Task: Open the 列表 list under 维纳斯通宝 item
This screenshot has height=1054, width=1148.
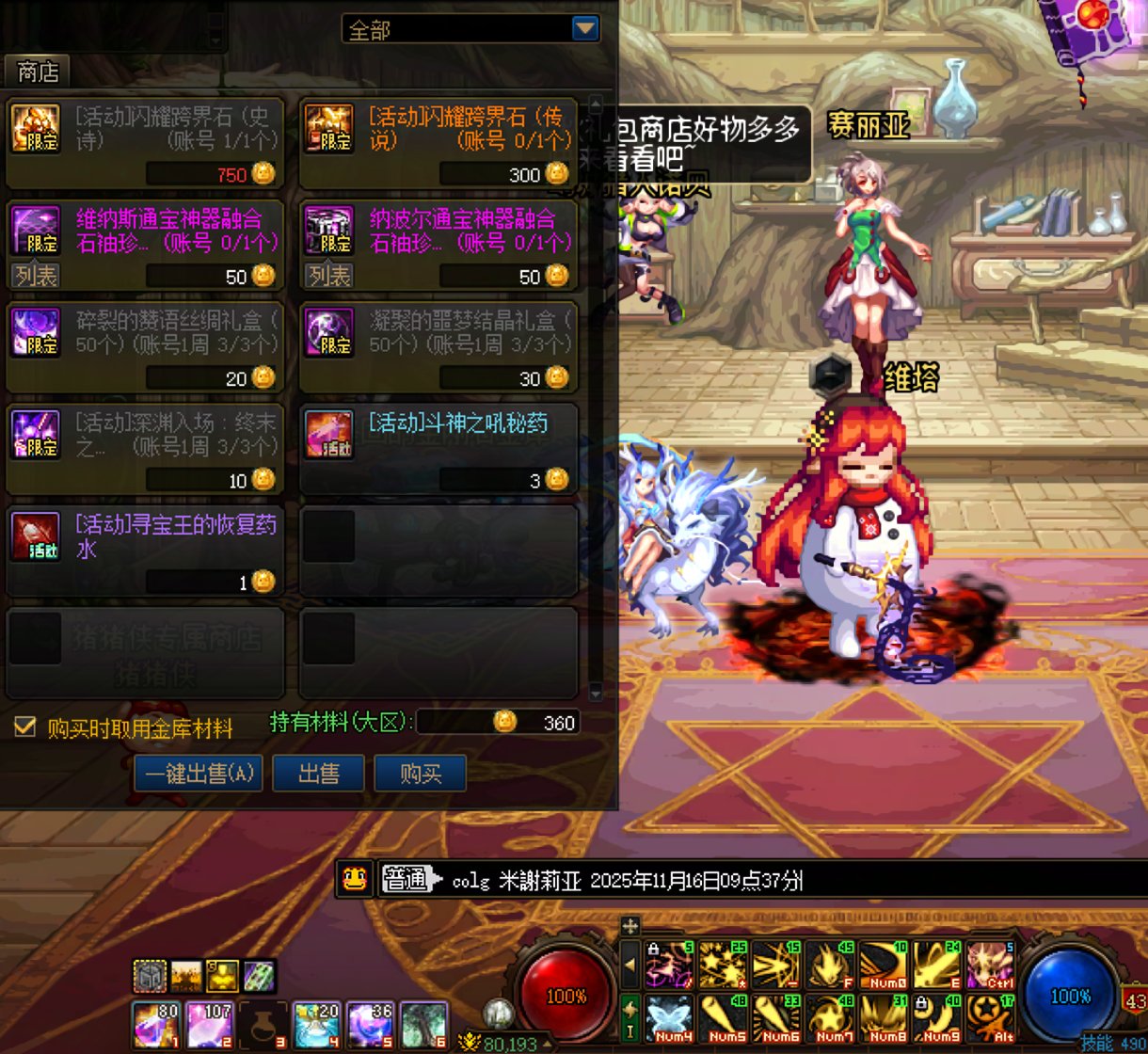Action: (x=36, y=276)
